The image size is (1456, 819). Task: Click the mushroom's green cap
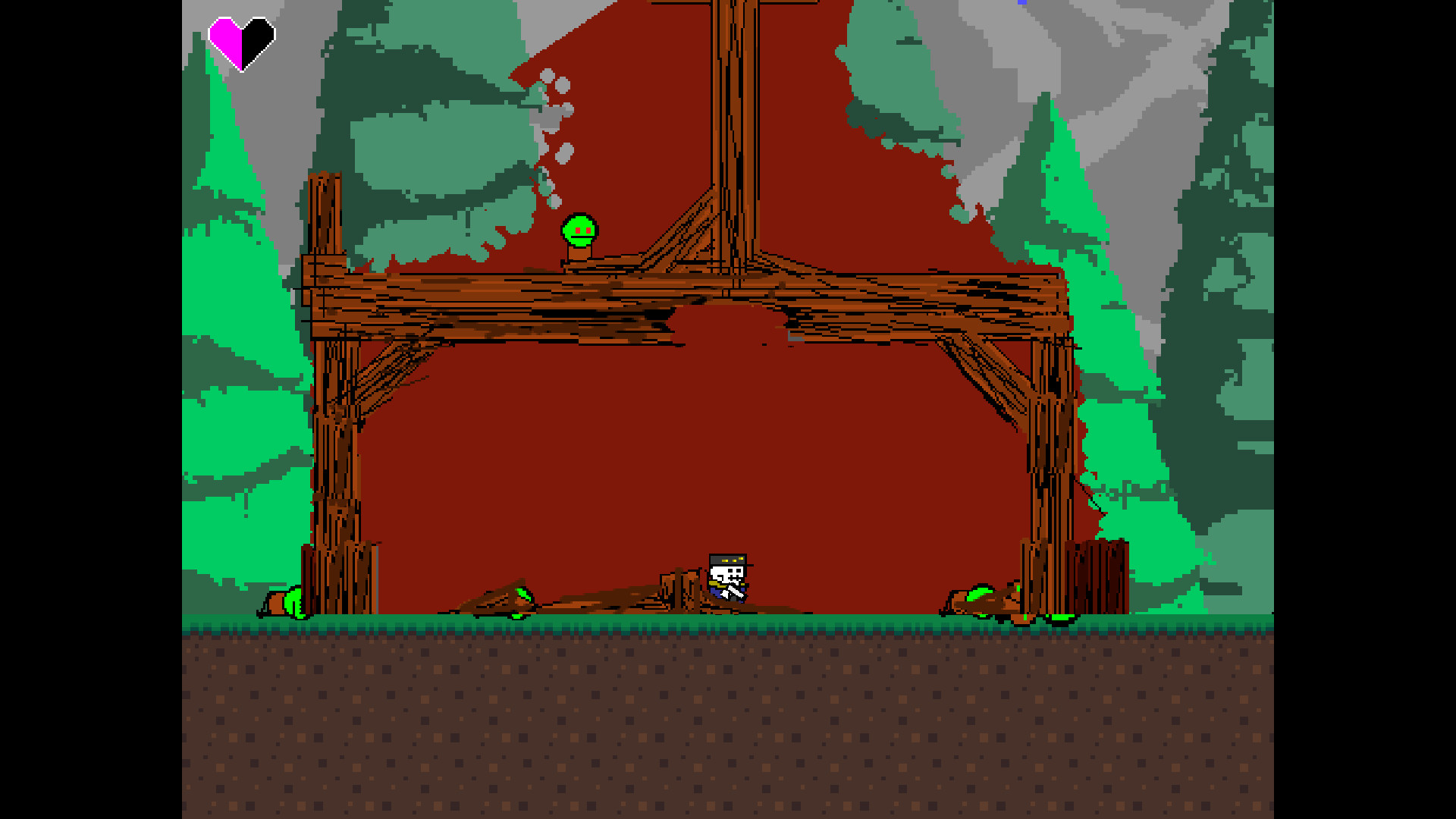[x=579, y=224]
